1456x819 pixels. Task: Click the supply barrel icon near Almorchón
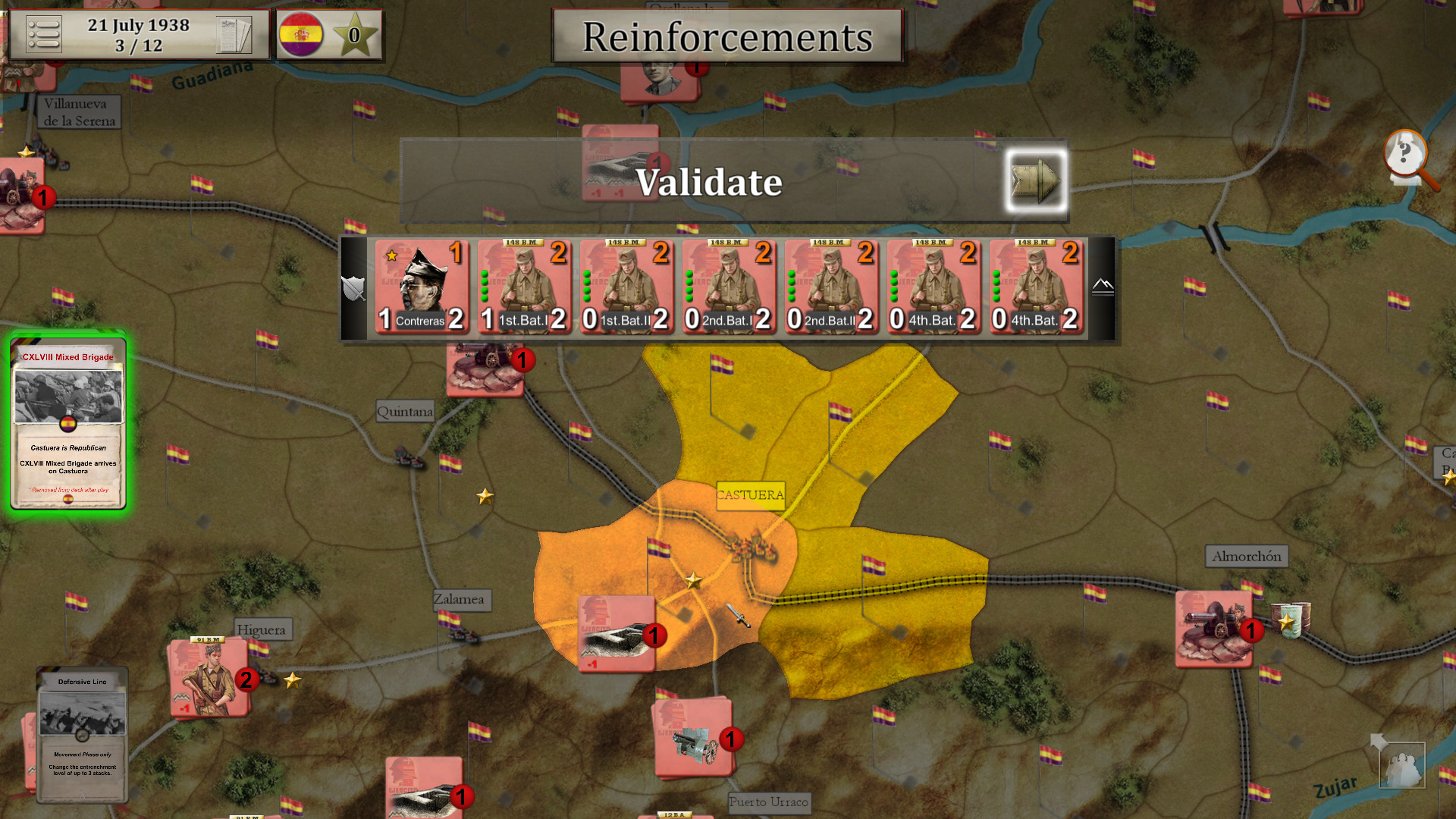(1289, 619)
